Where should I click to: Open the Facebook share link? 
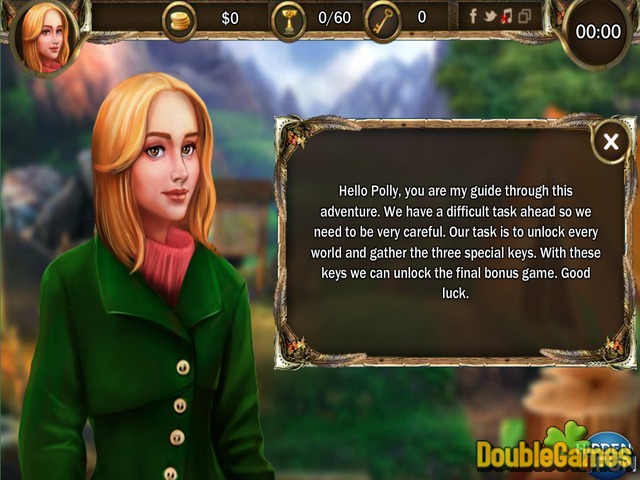(x=475, y=16)
